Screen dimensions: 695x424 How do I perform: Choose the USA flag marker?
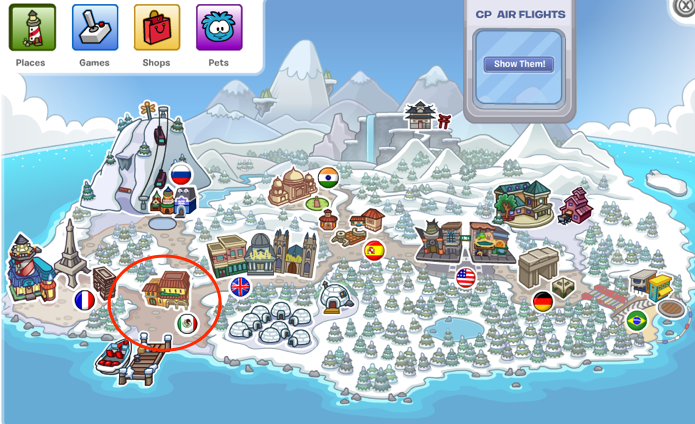point(465,278)
